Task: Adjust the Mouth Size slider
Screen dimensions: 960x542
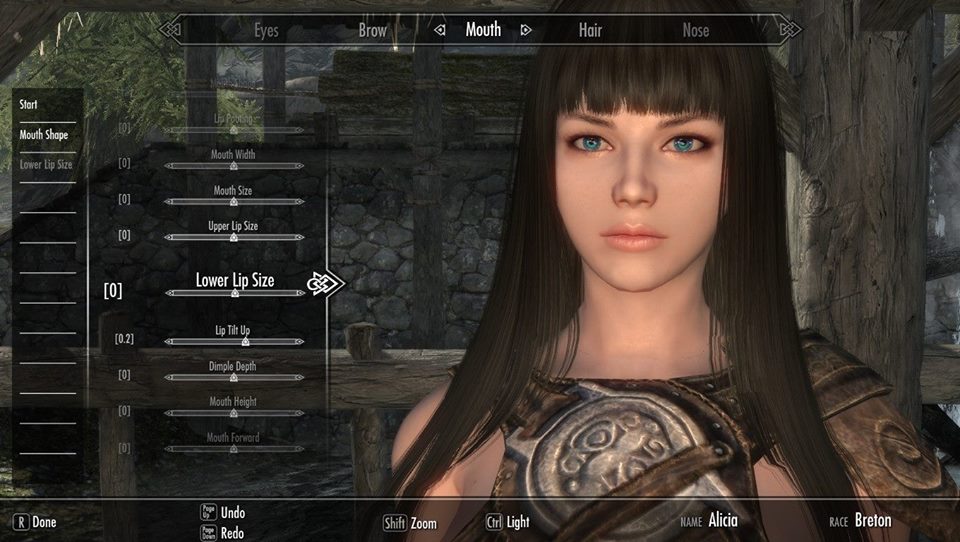Action: 234,202
